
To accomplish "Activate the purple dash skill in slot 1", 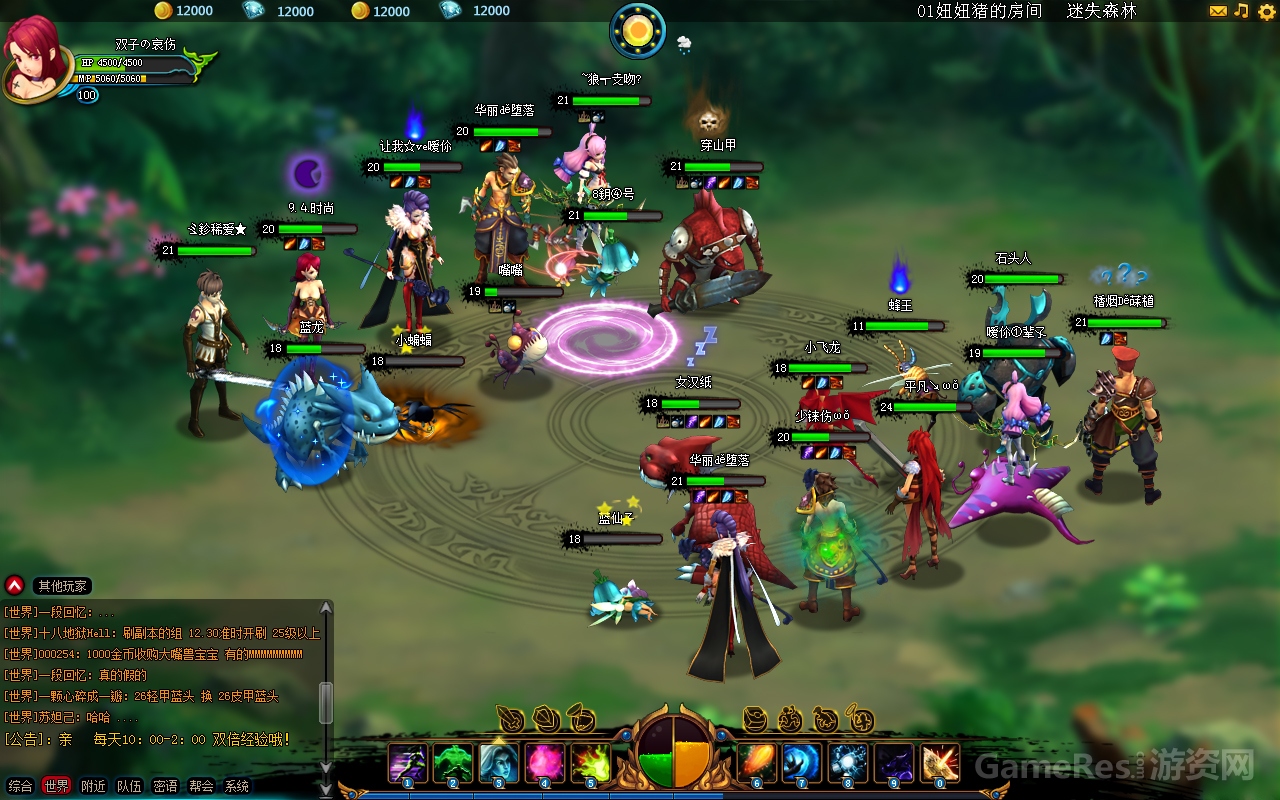I will coord(408,763).
